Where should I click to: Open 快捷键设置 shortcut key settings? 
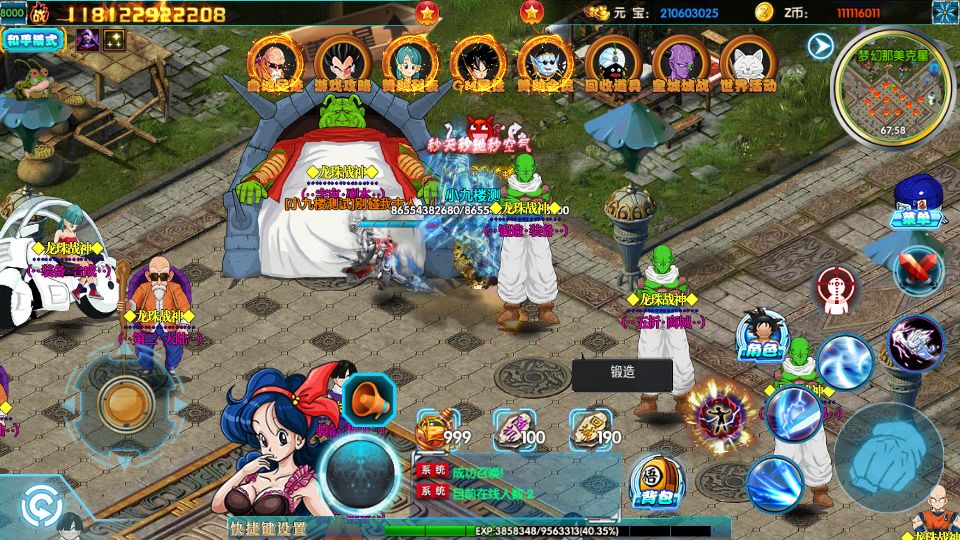(267, 528)
